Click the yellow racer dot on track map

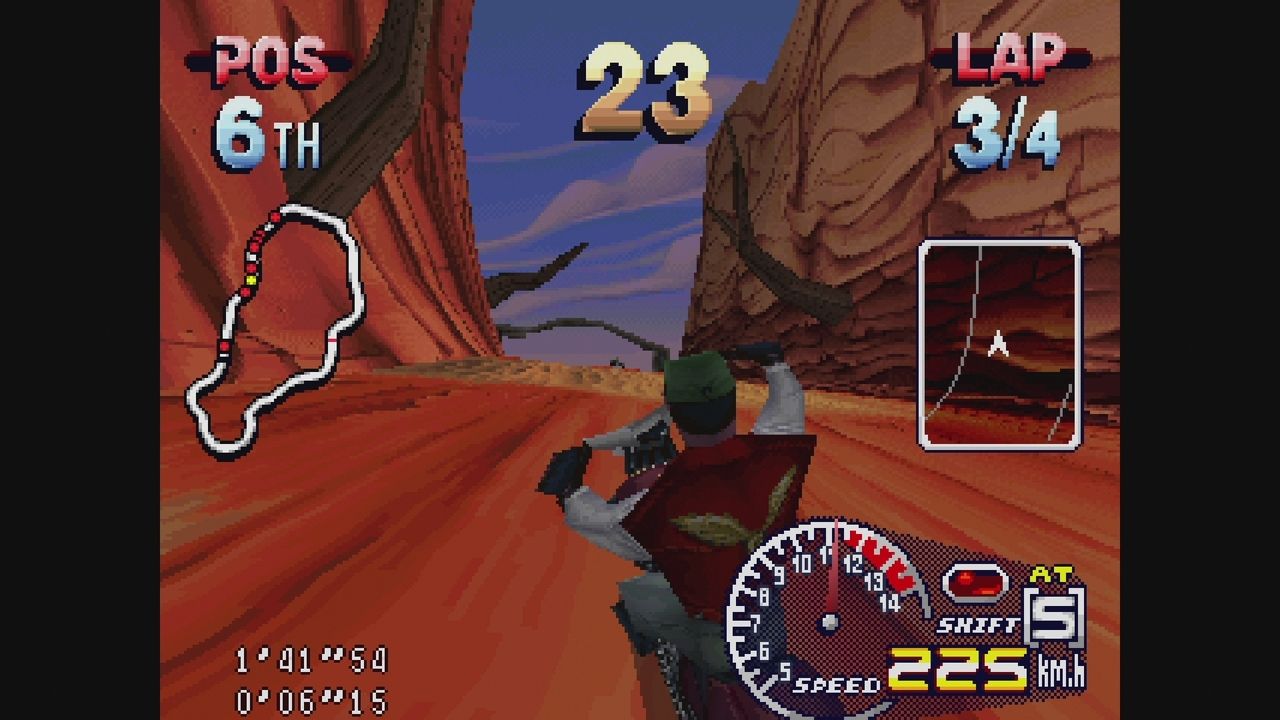pyautogui.click(x=251, y=279)
